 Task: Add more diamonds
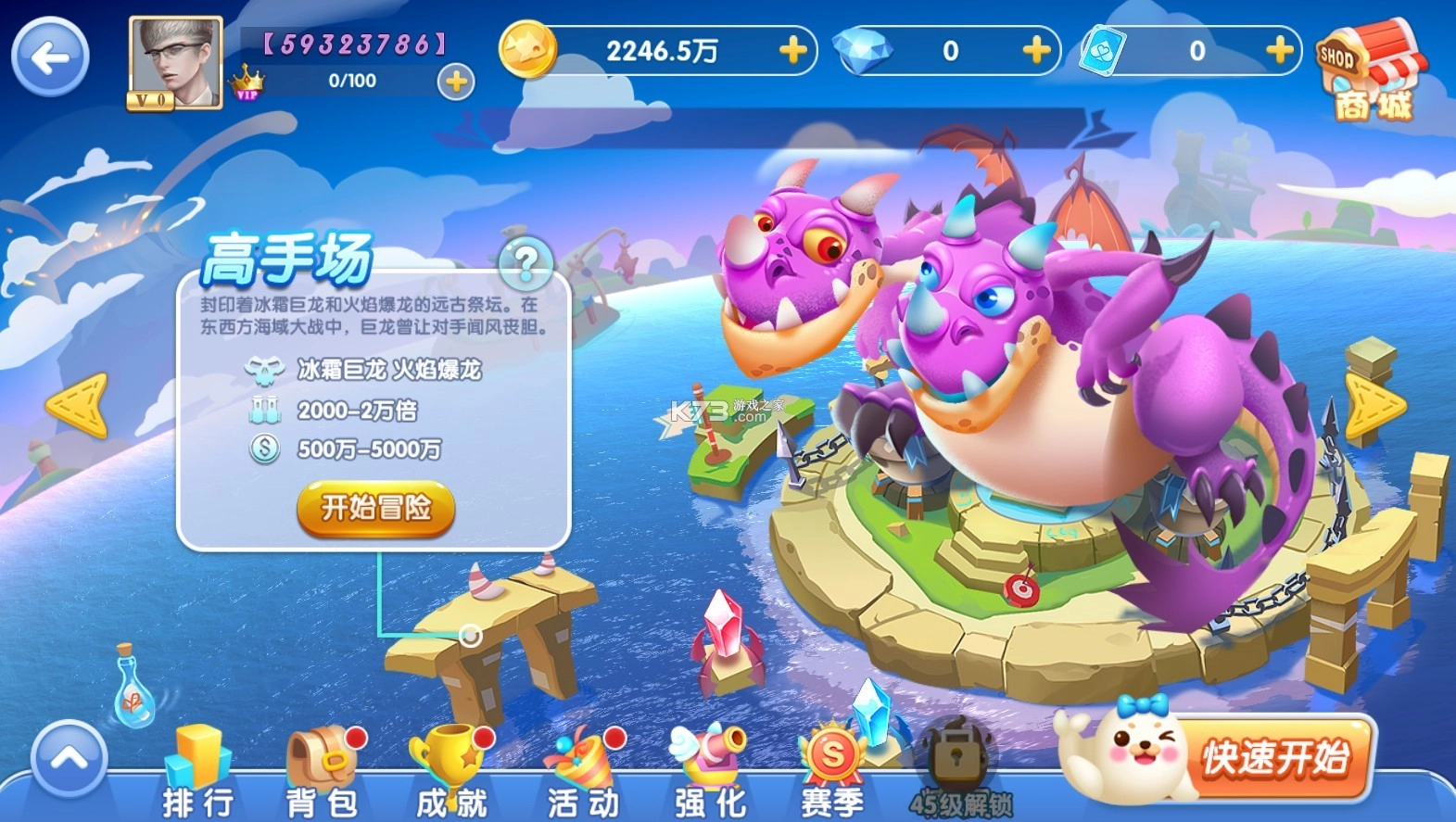pyautogui.click(x=1036, y=50)
